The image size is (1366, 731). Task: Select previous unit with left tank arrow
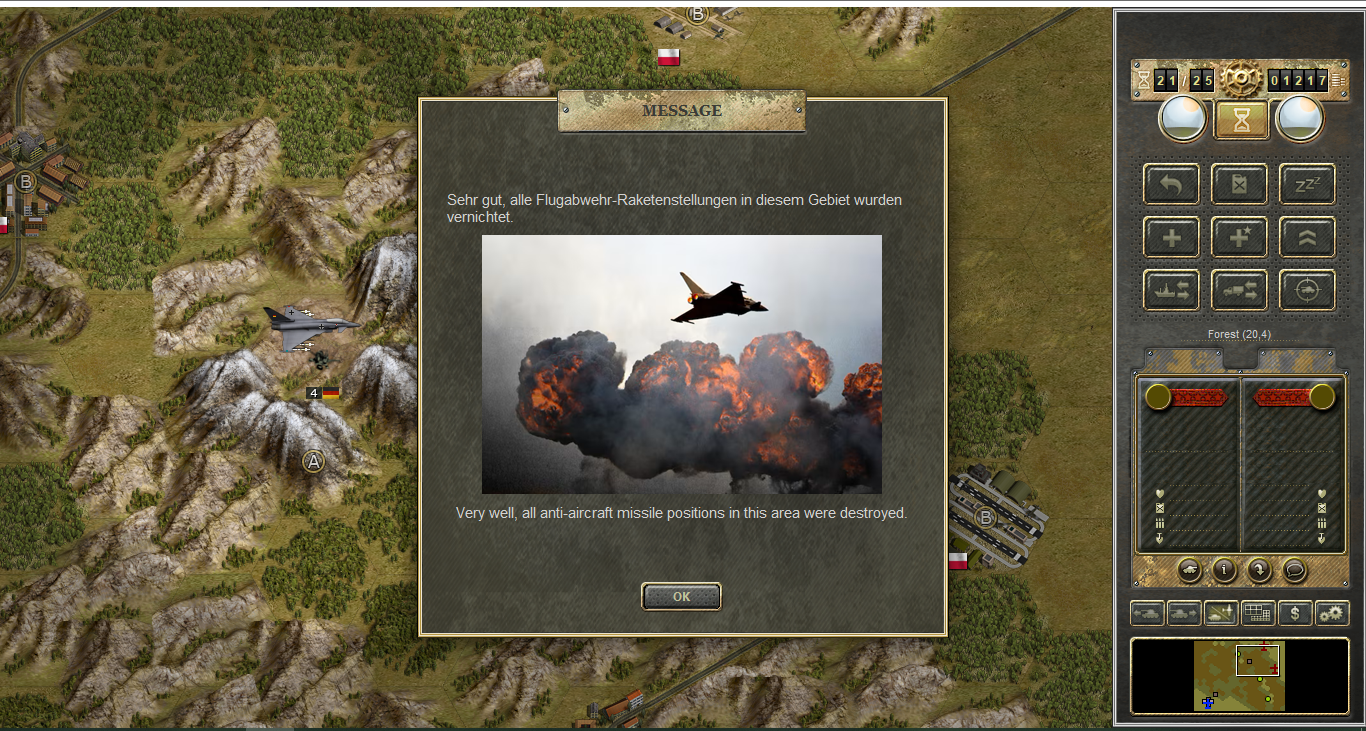[1147, 613]
